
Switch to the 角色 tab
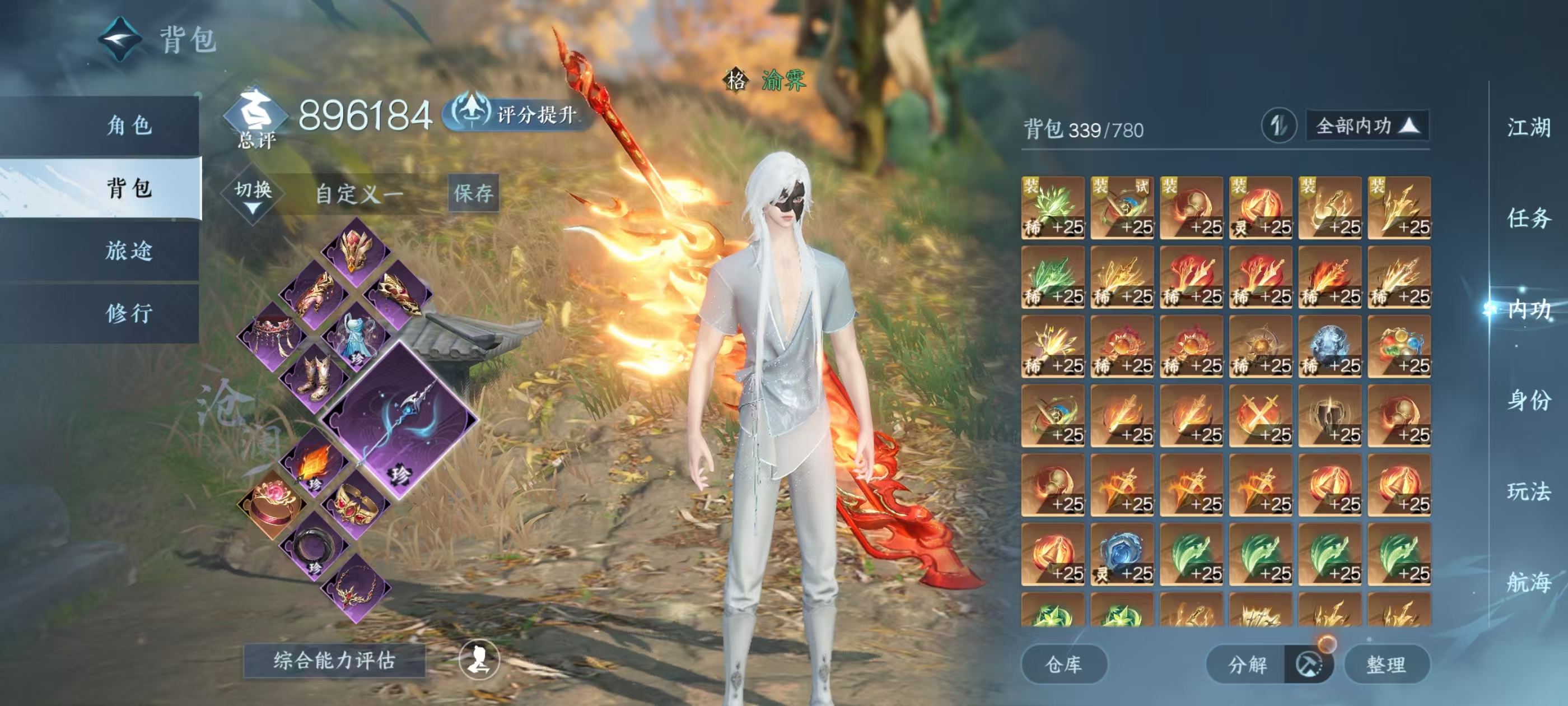point(129,126)
